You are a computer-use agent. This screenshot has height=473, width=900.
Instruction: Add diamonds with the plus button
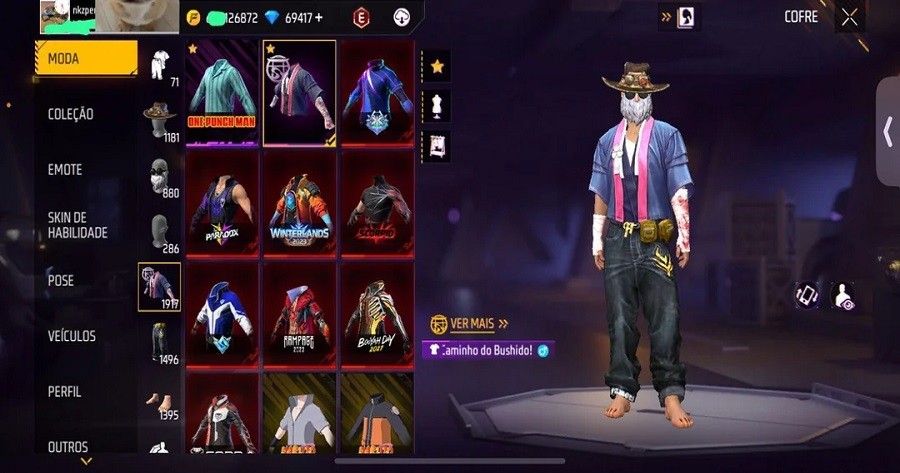pyautogui.click(x=319, y=18)
